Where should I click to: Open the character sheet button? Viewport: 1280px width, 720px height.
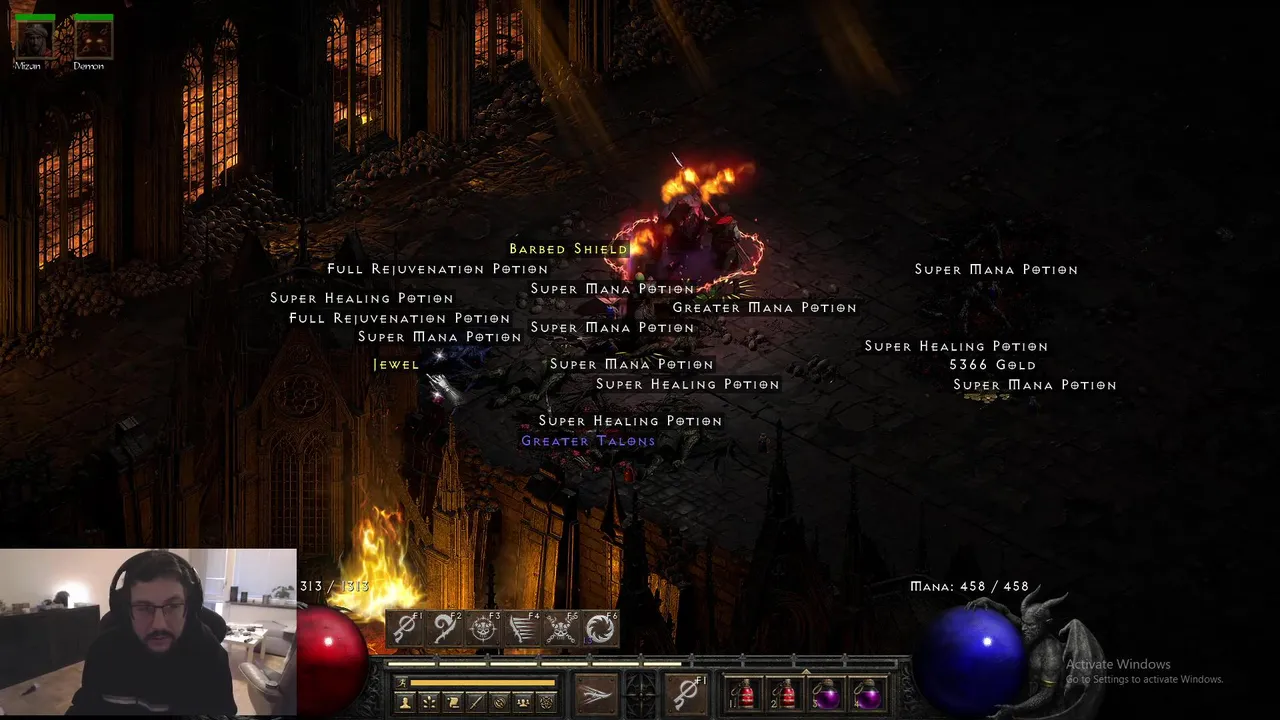(x=405, y=703)
